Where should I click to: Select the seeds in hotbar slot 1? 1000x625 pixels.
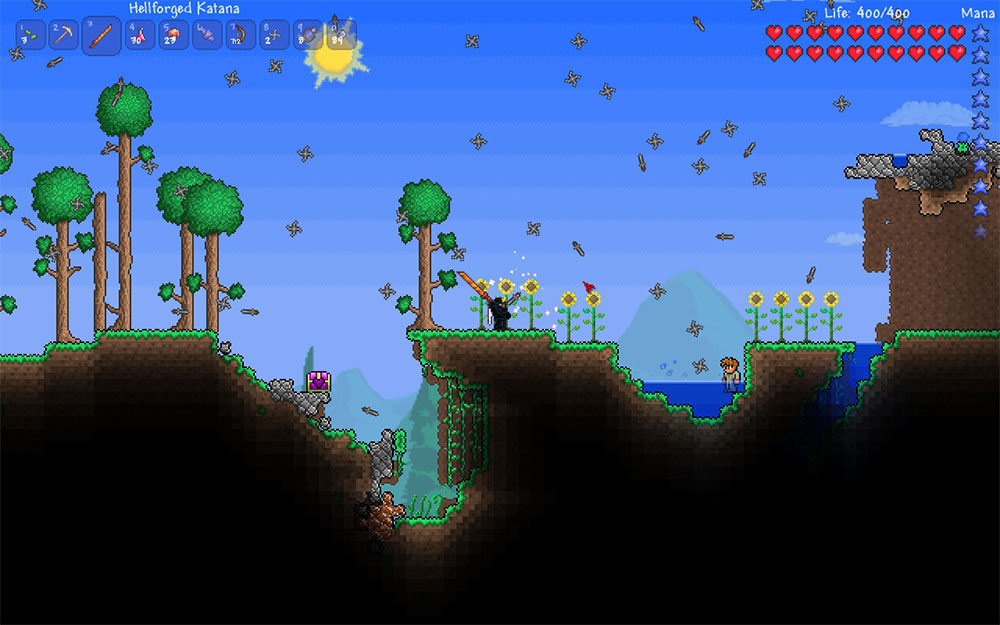[30, 35]
